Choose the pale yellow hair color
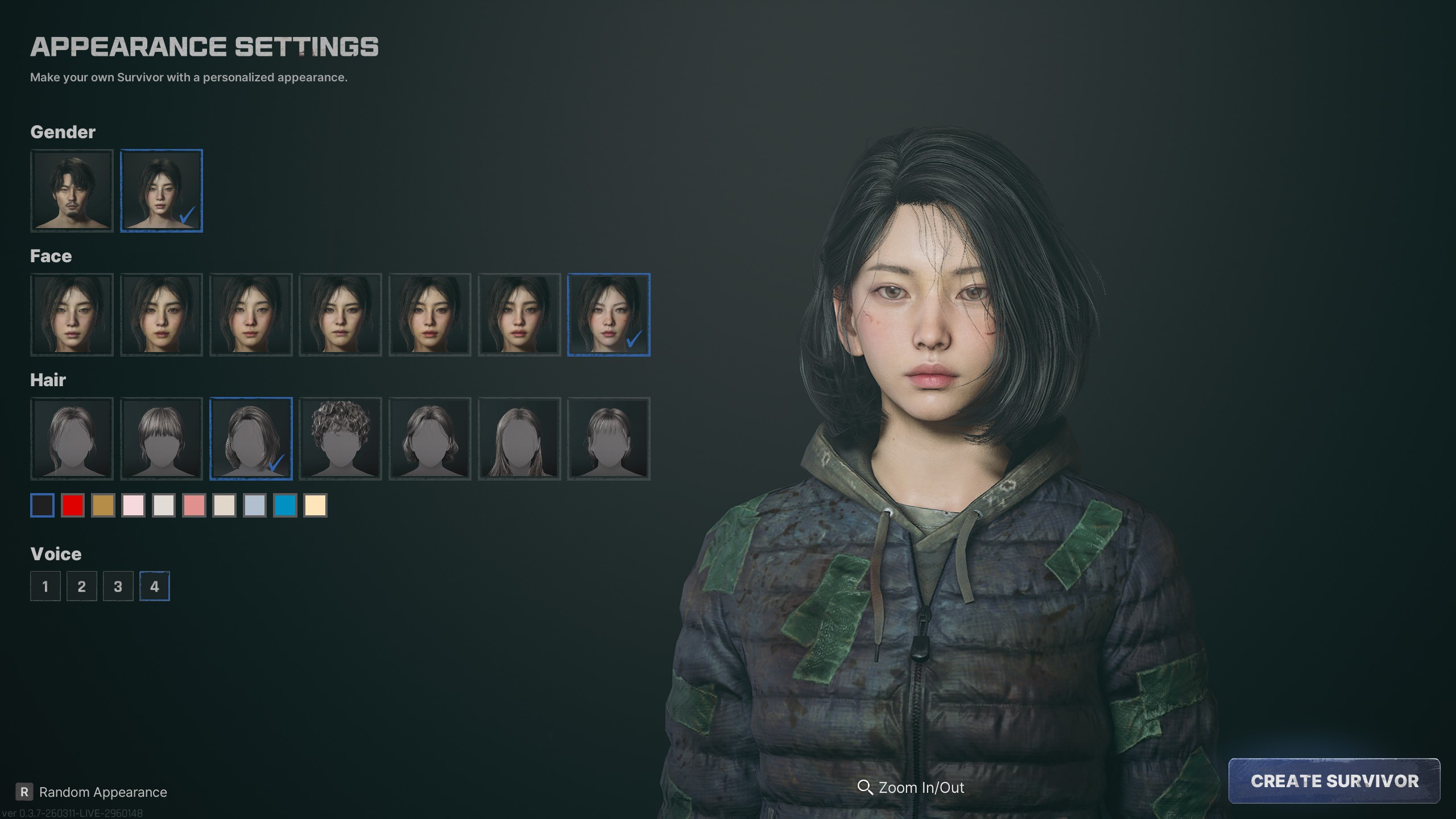Viewport: 1456px width, 819px height. 315,505
